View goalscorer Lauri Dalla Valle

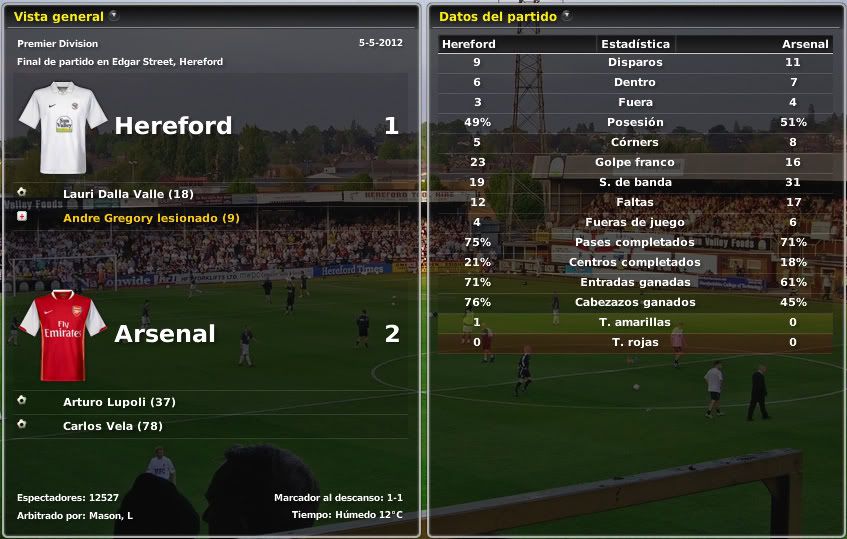(128, 194)
